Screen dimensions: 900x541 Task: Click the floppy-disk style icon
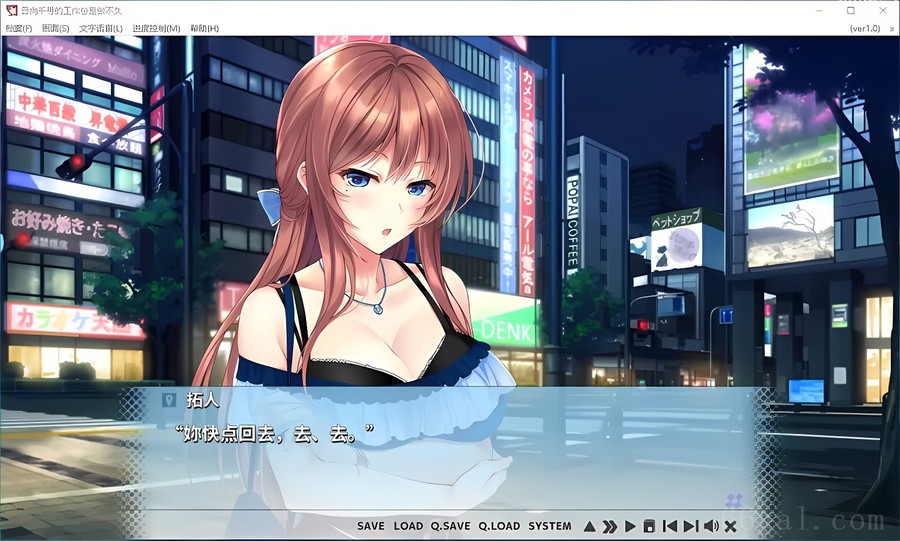click(649, 526)
